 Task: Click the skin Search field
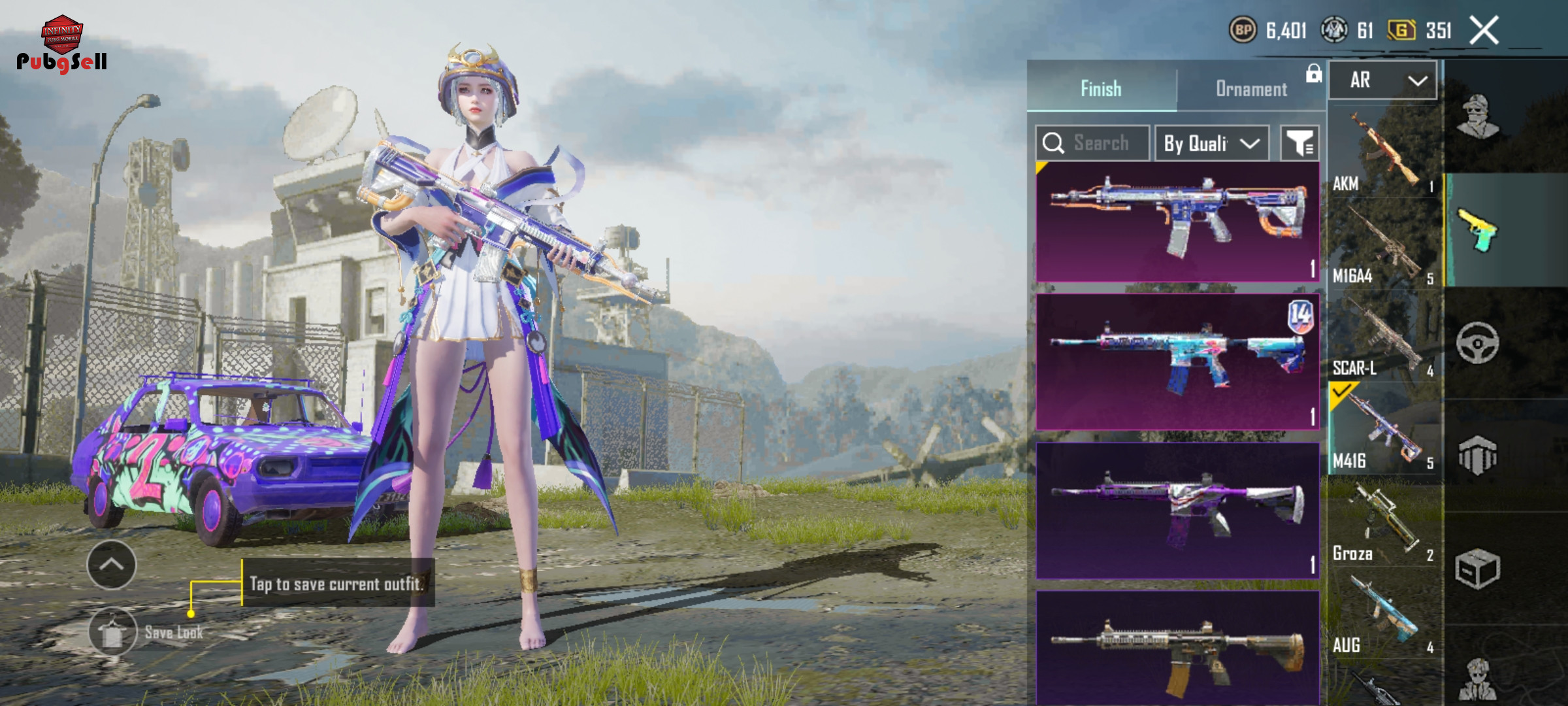pos(1092,143)
